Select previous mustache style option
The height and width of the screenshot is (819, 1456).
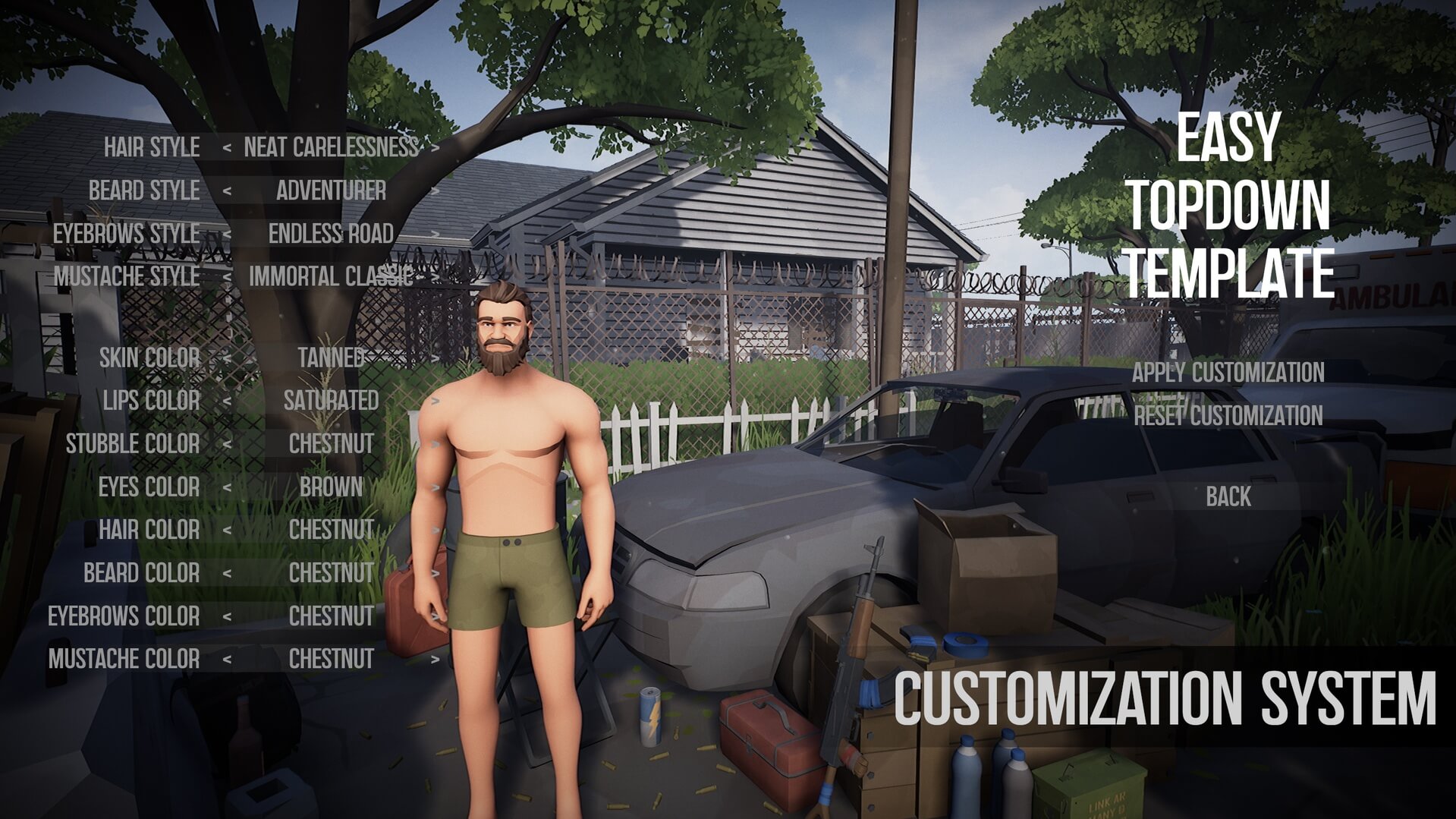pyautogui.click(x=227, y=277)
